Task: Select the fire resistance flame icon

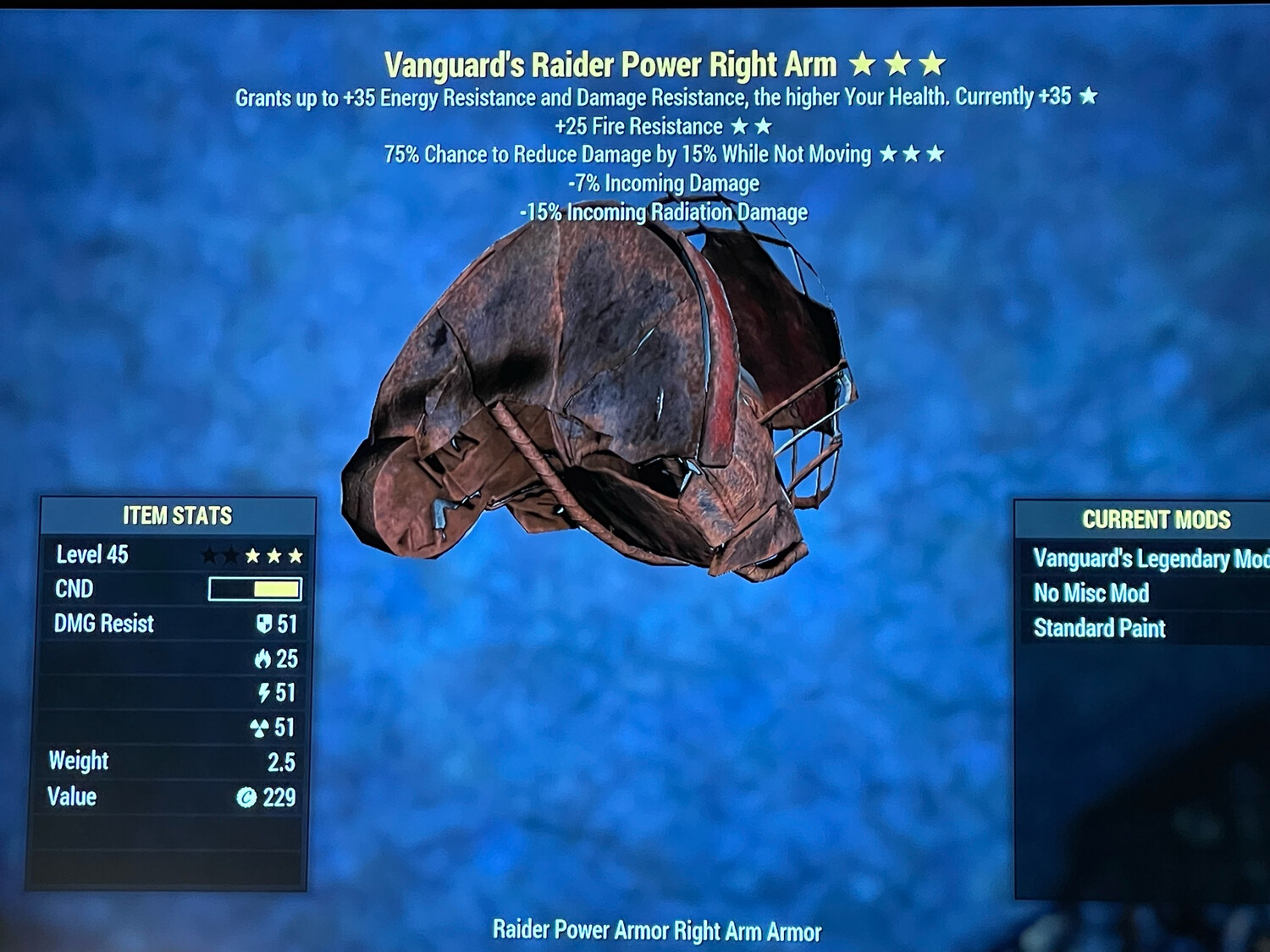Action: tap(266, 658)
